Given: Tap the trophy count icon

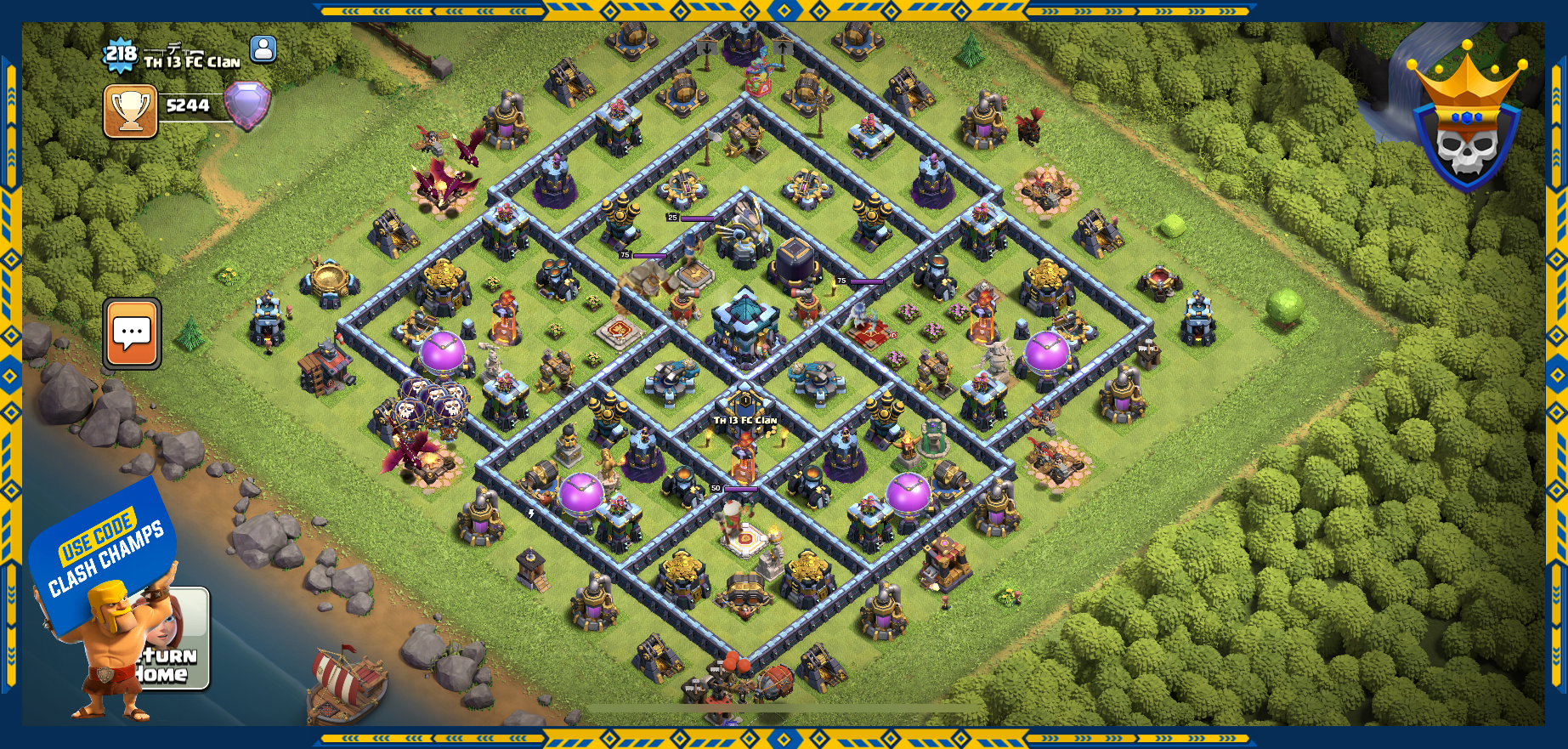Looking at the screenshot, I should coord(131,111).
